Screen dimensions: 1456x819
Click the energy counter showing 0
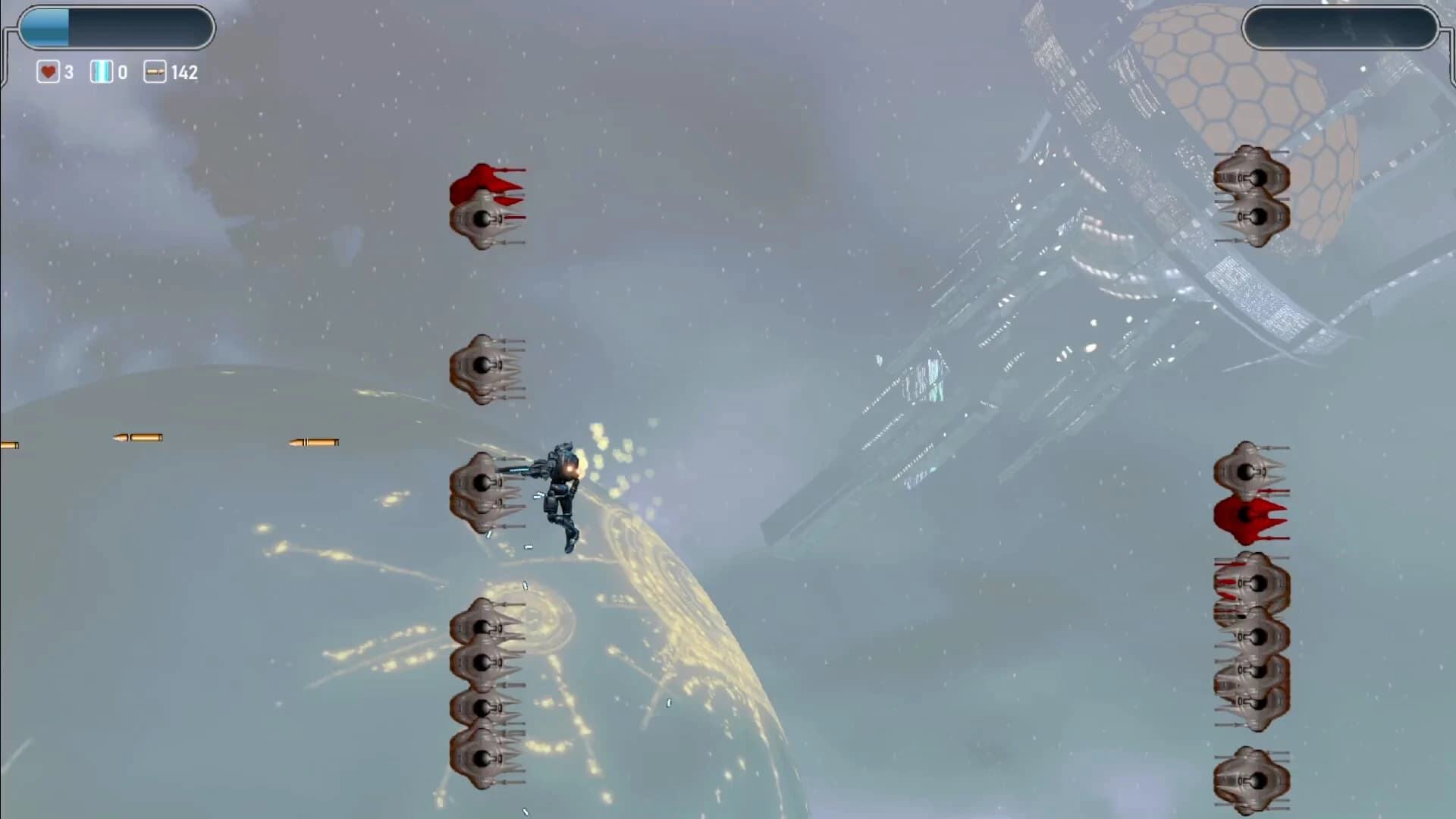121,72
